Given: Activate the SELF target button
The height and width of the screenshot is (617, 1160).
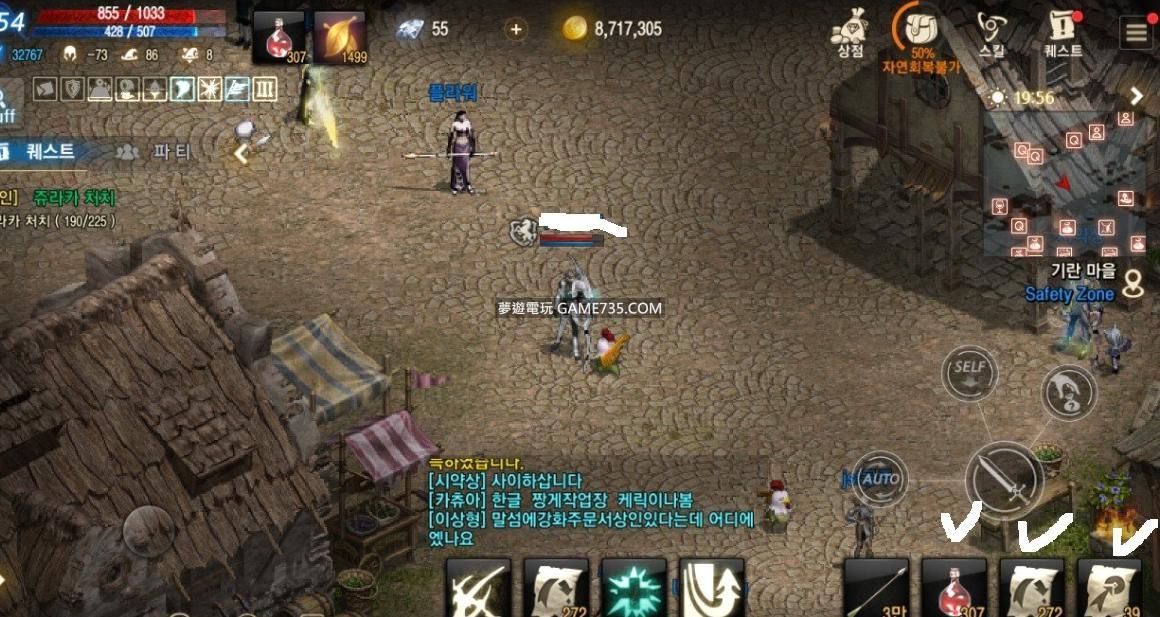Looking at the screenshot, I should point(970,368).
